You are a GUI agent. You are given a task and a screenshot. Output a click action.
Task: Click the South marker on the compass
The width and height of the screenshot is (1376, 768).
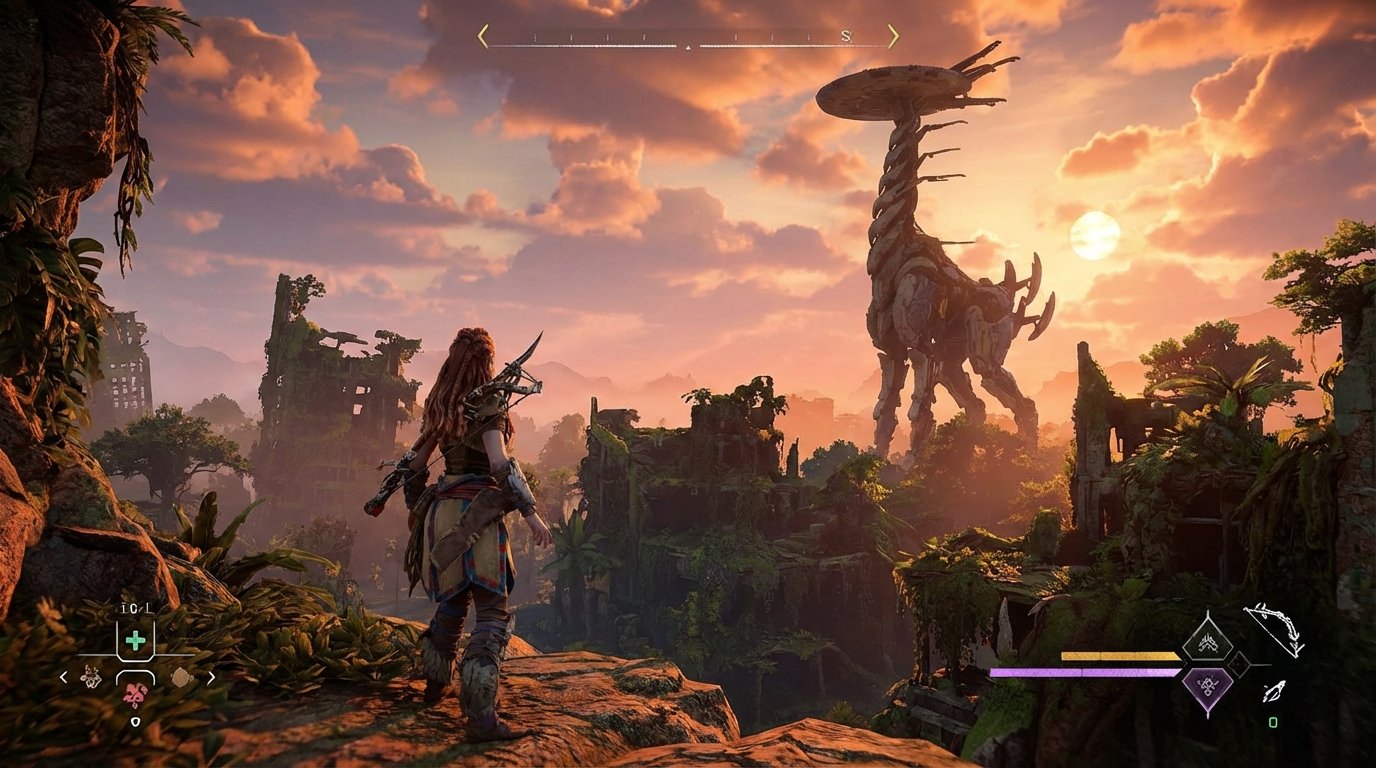(x=846, y=36)
